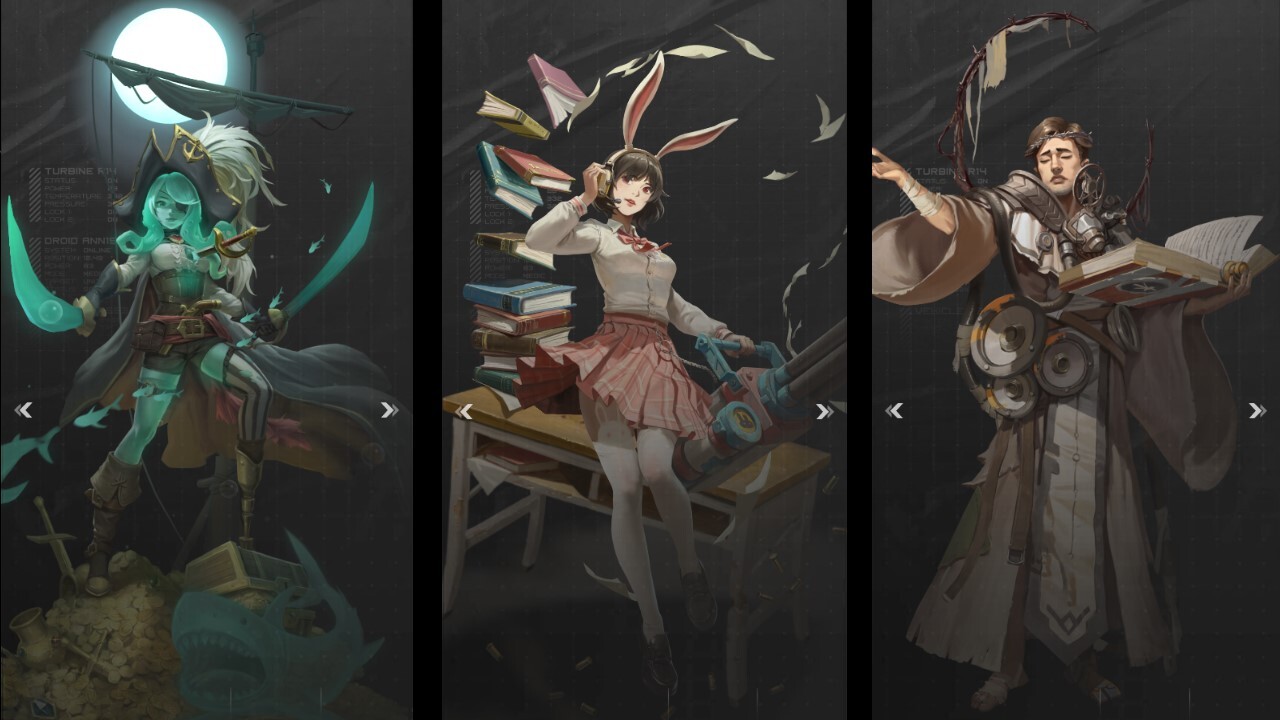Click the right arrow on the pirate carousel
Screen dimensions: 1280x720
coord(388,410)
